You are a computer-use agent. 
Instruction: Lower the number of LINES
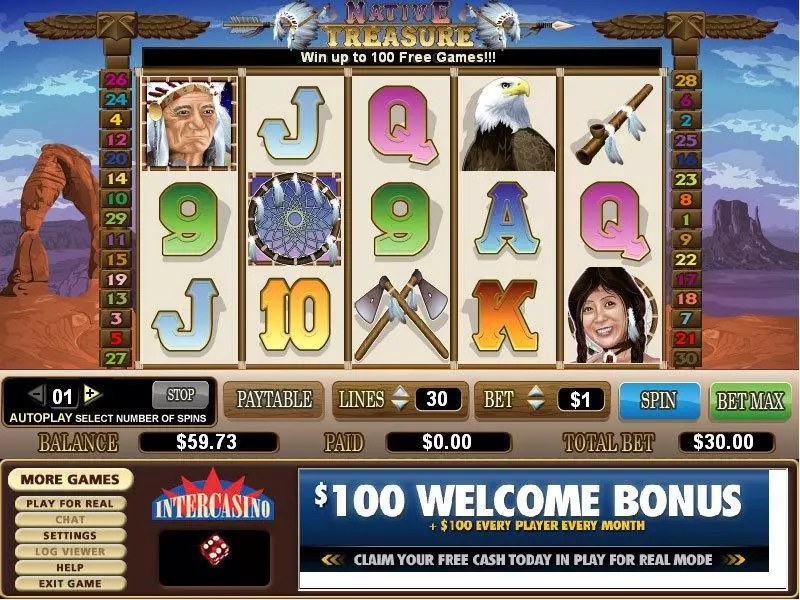400,407
